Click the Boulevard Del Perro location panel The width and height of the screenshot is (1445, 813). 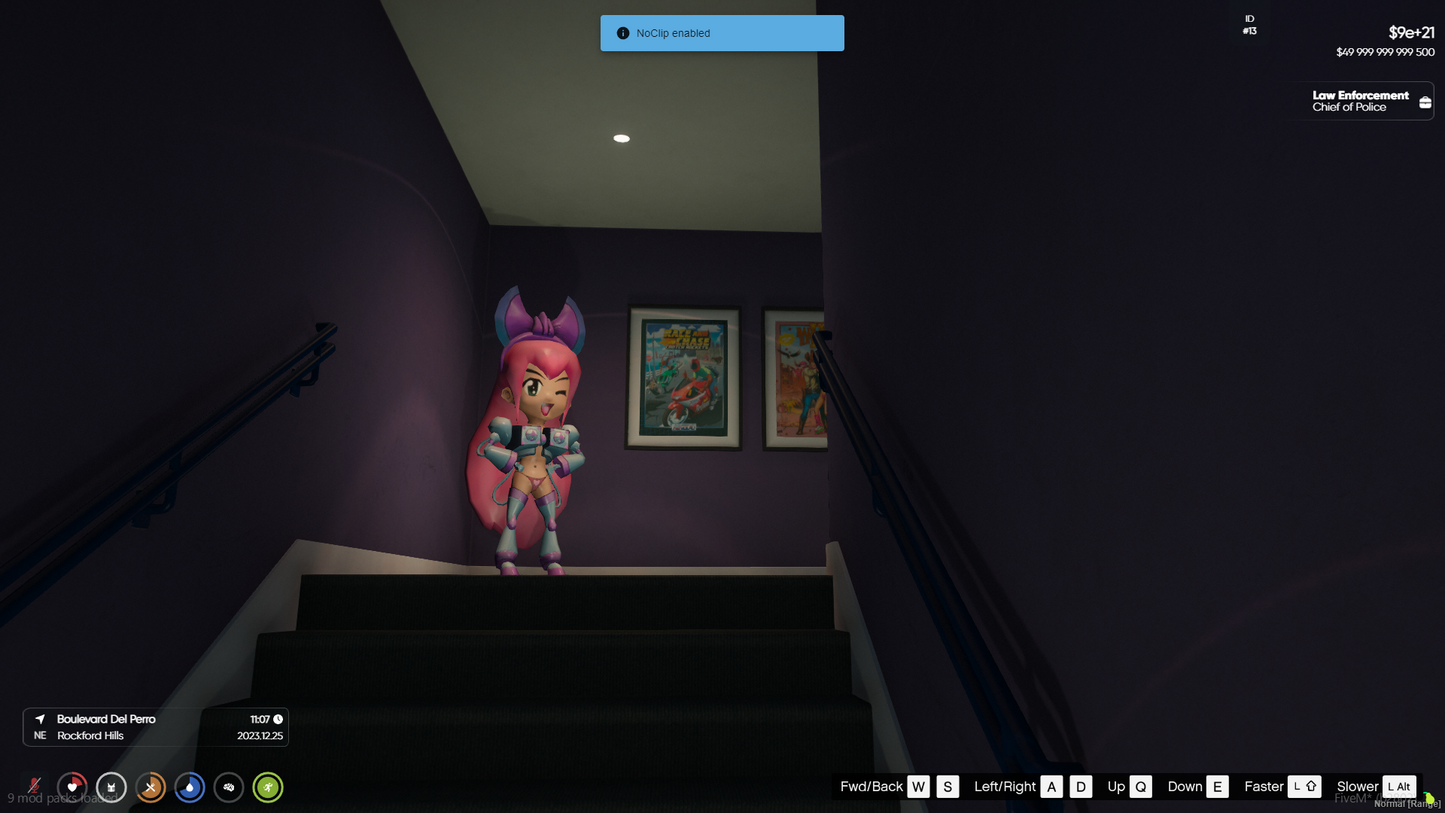click(x=156, y=727)
